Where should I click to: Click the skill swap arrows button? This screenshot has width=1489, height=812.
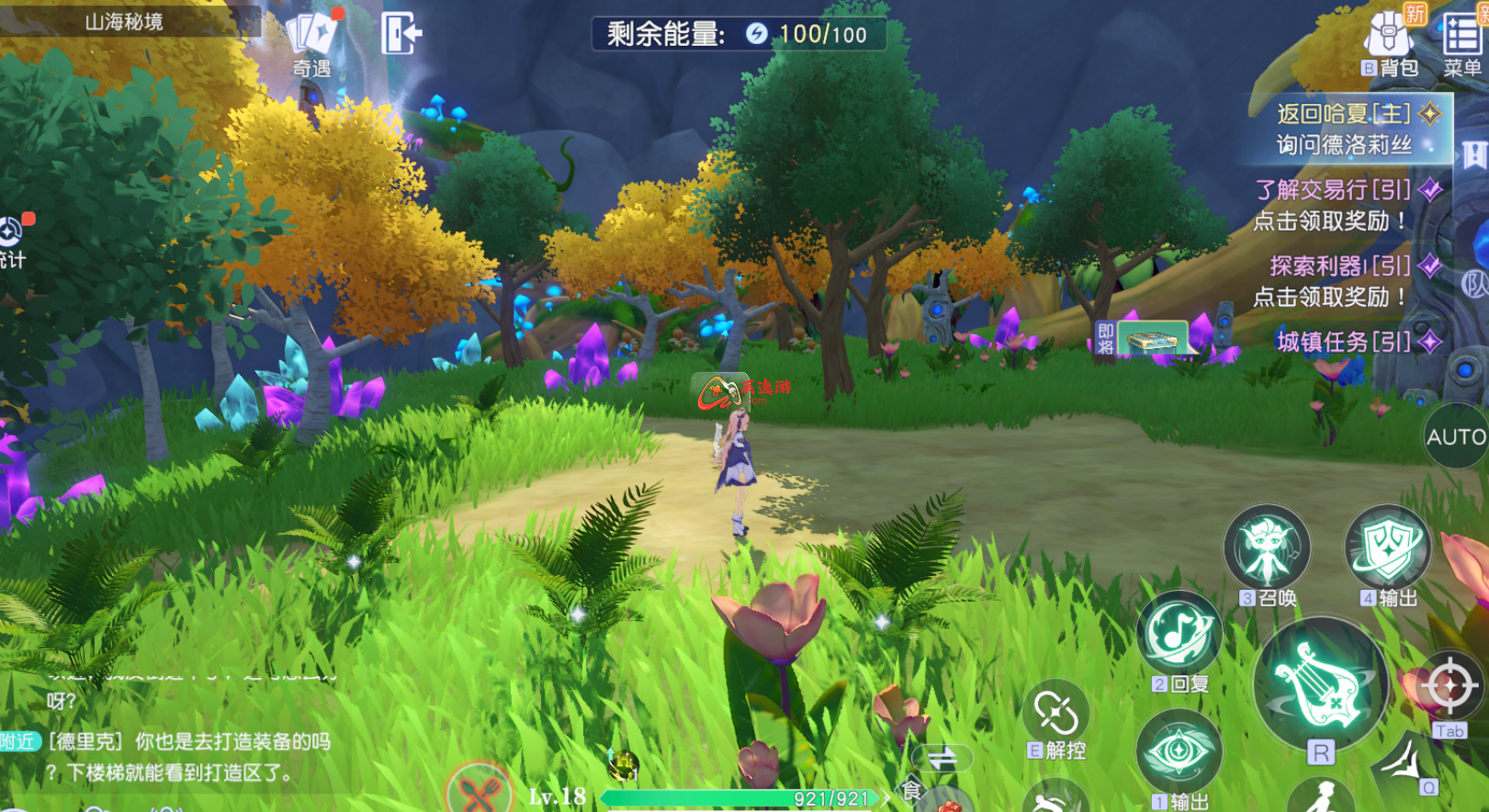pyautogui.click(x=942, y=759)
